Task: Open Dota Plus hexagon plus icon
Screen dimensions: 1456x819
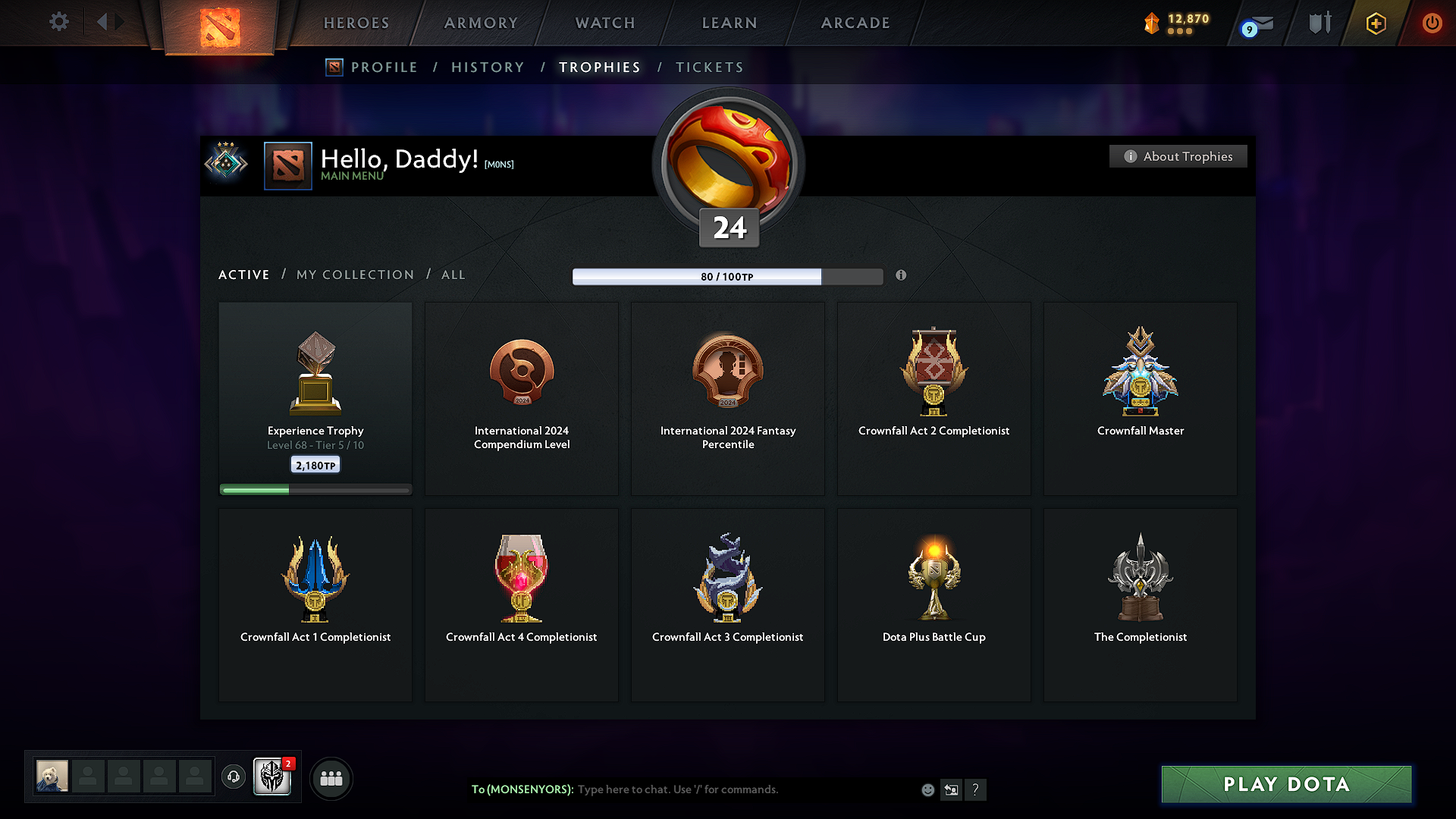Action: (1375, 23)
